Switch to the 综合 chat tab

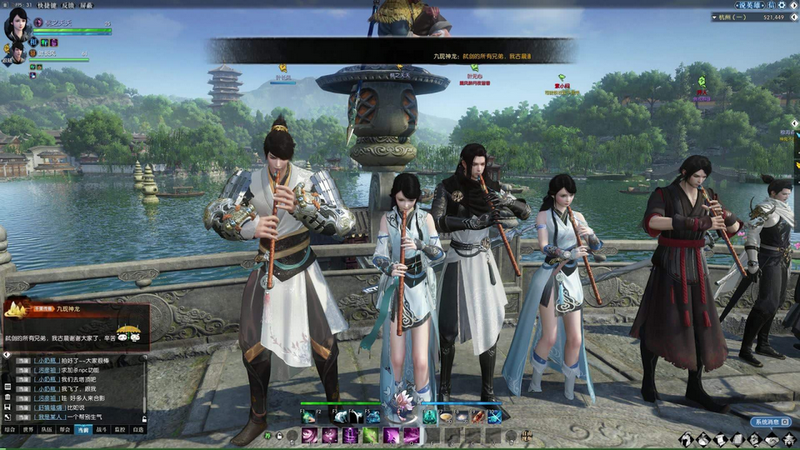coord(10,429)
